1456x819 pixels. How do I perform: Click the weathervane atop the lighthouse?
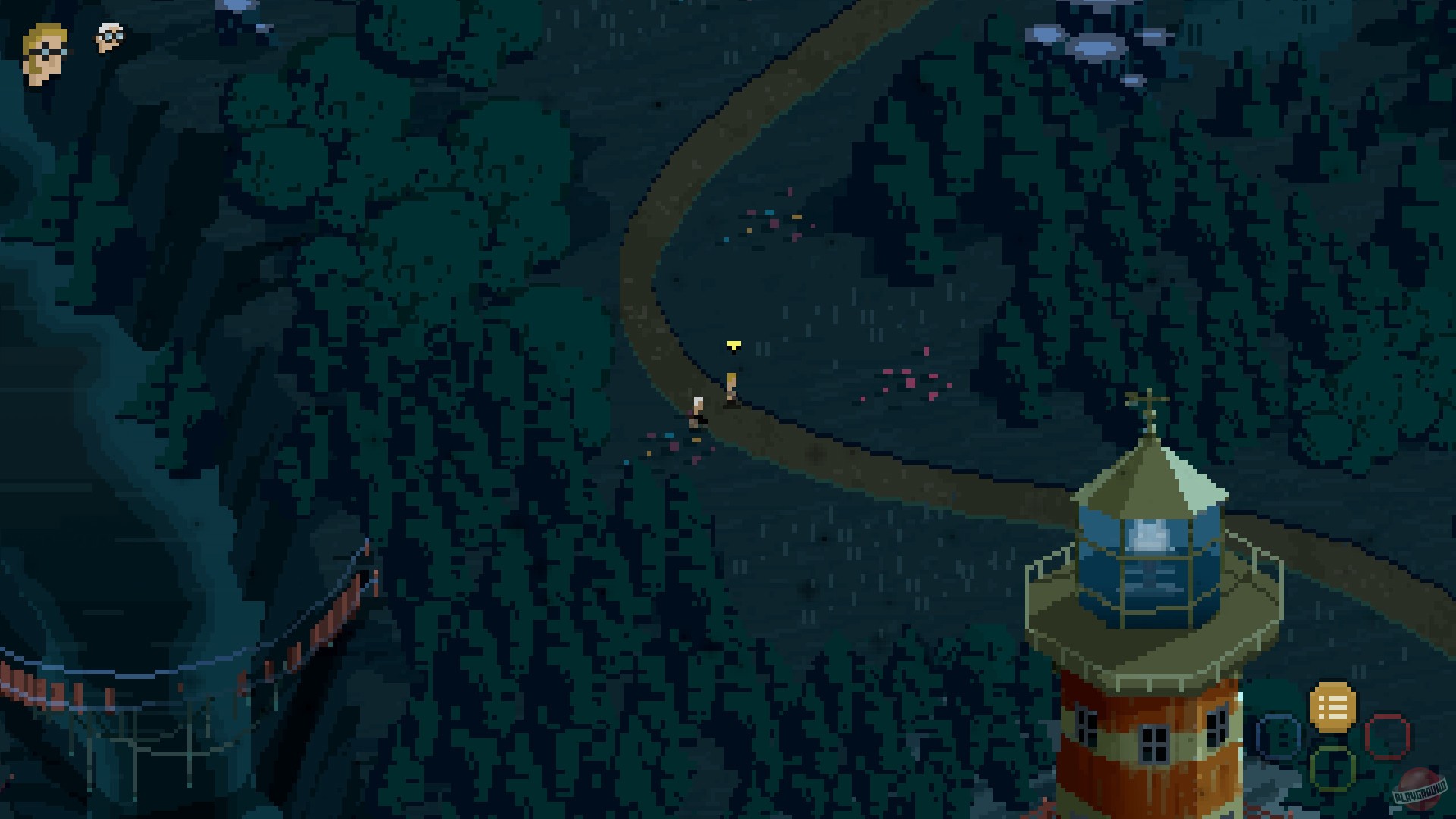1151,398
